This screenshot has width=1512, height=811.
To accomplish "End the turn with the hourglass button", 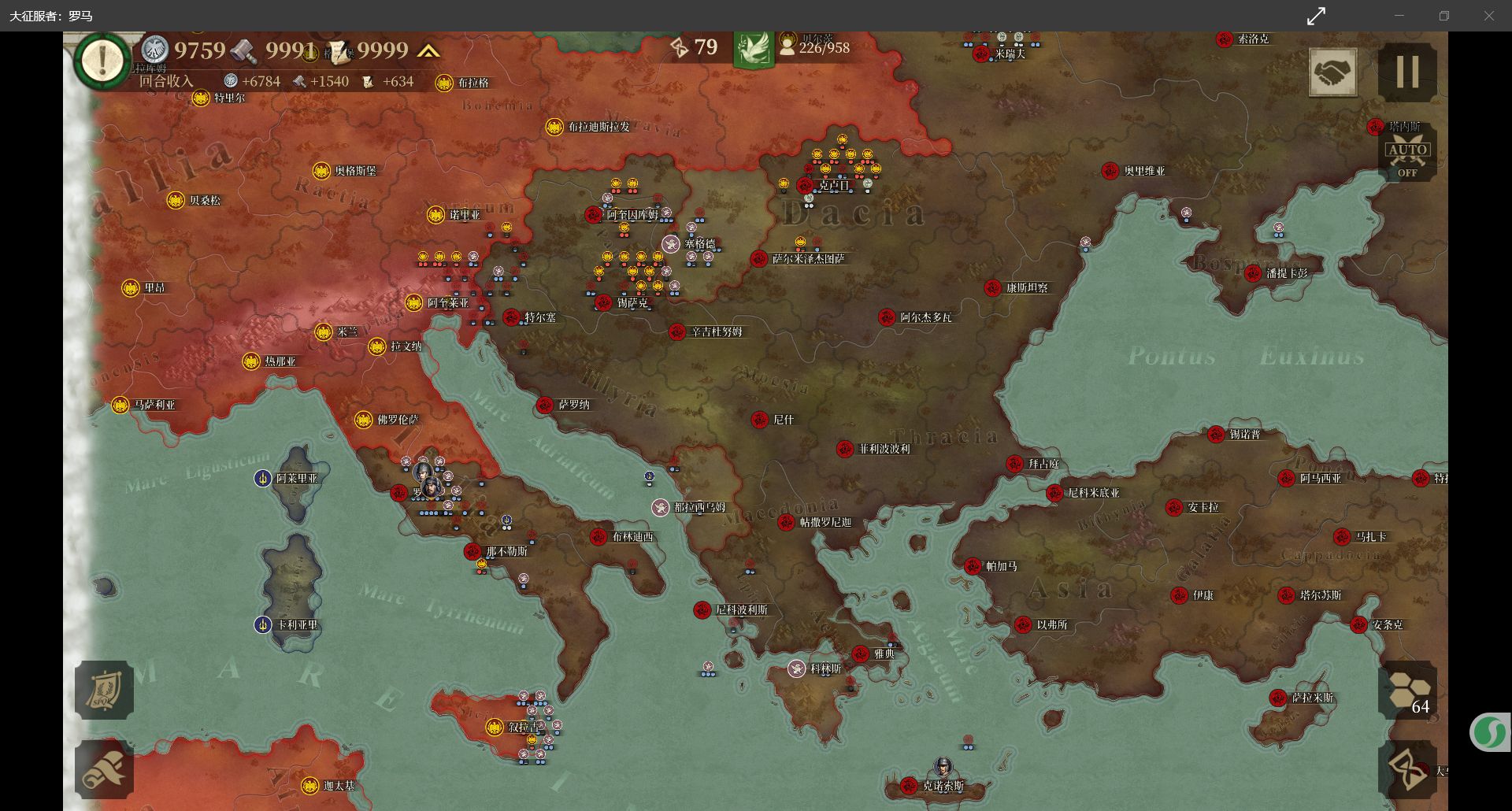I will [1408, 768].
